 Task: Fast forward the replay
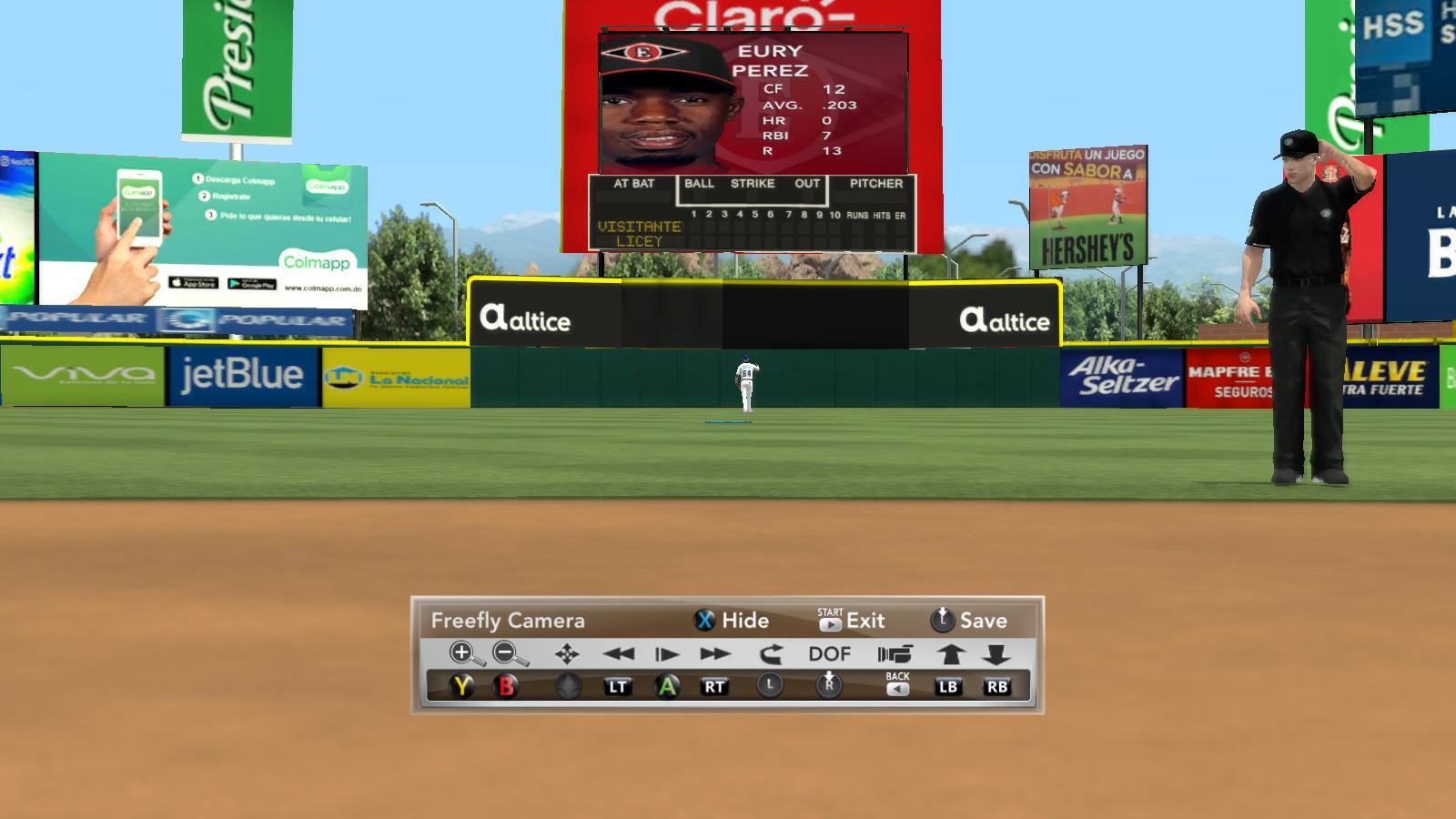coord(715,653)
